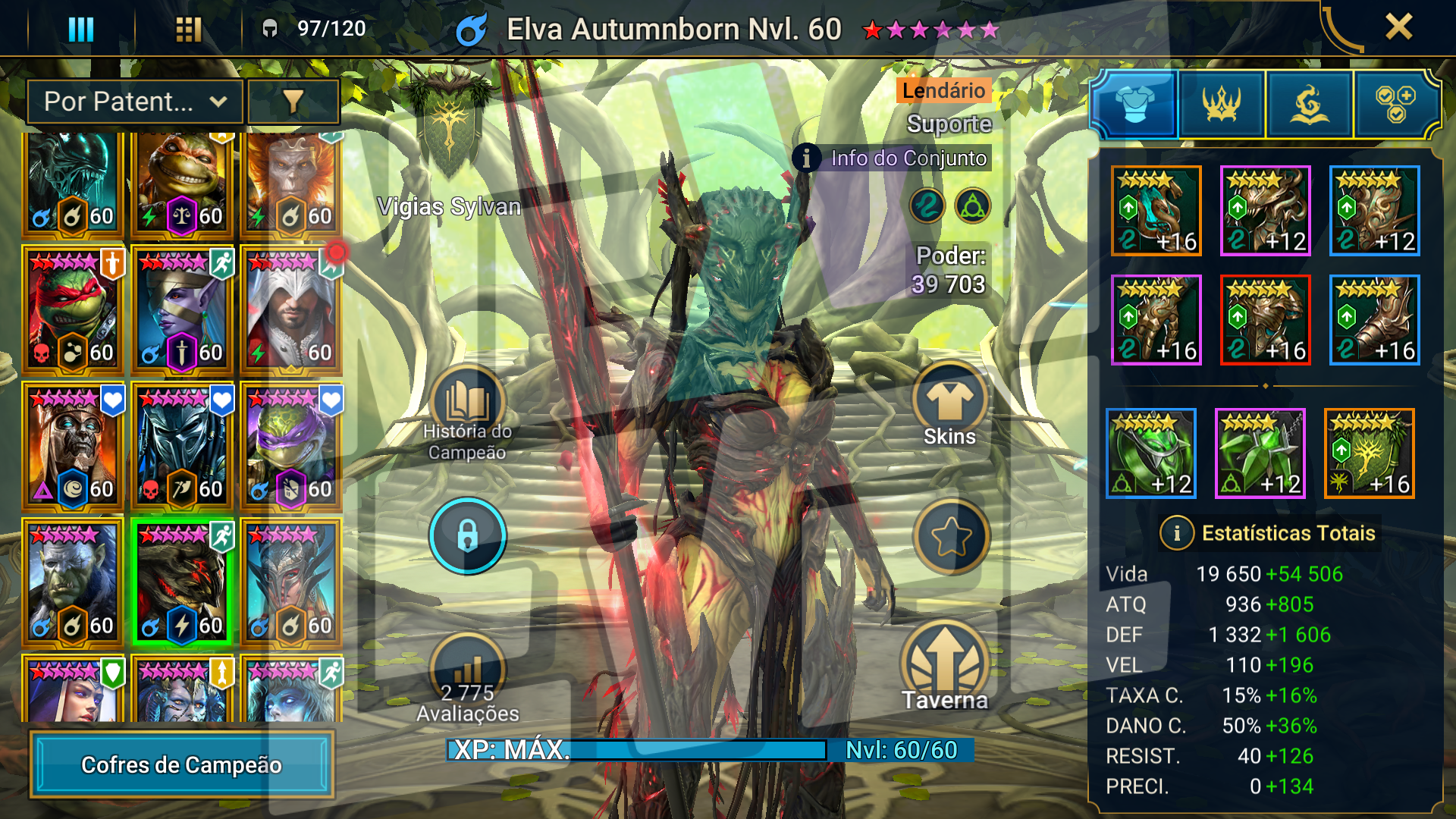Image resolution: width=1456 pixels, height=819 pixels.
Task: Switch to the three-column list view
Action: (x=81, y=29)
